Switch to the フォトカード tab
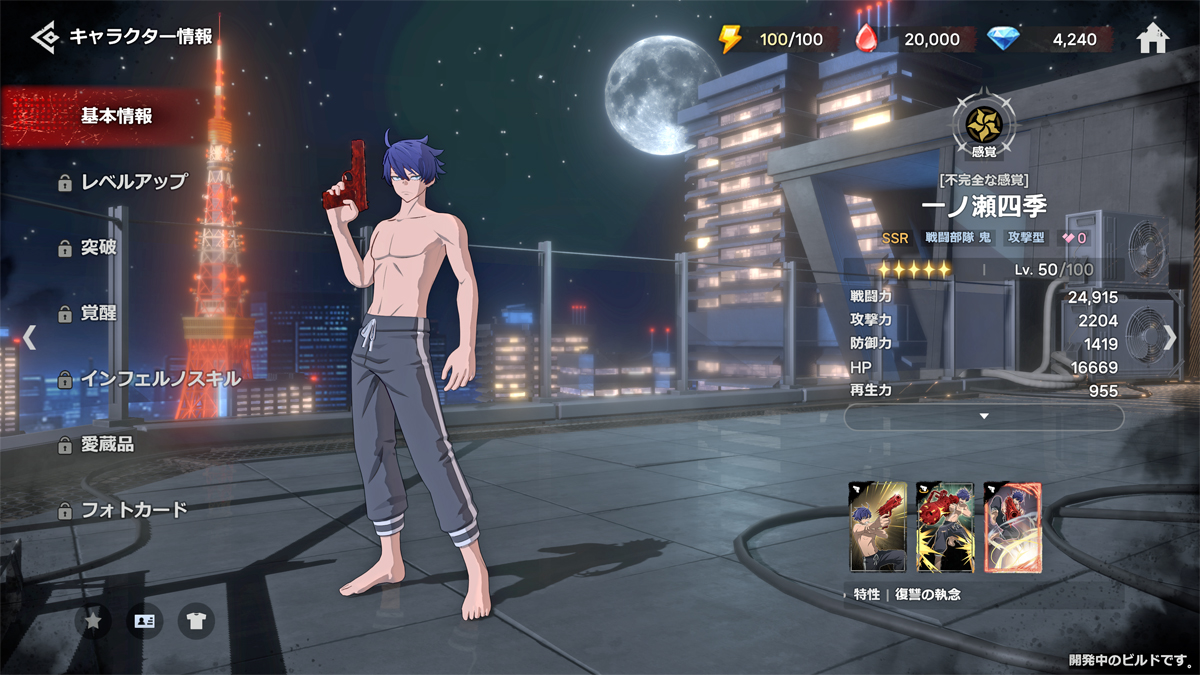The height and width of the screenshot is (675, 1200). 133,510
